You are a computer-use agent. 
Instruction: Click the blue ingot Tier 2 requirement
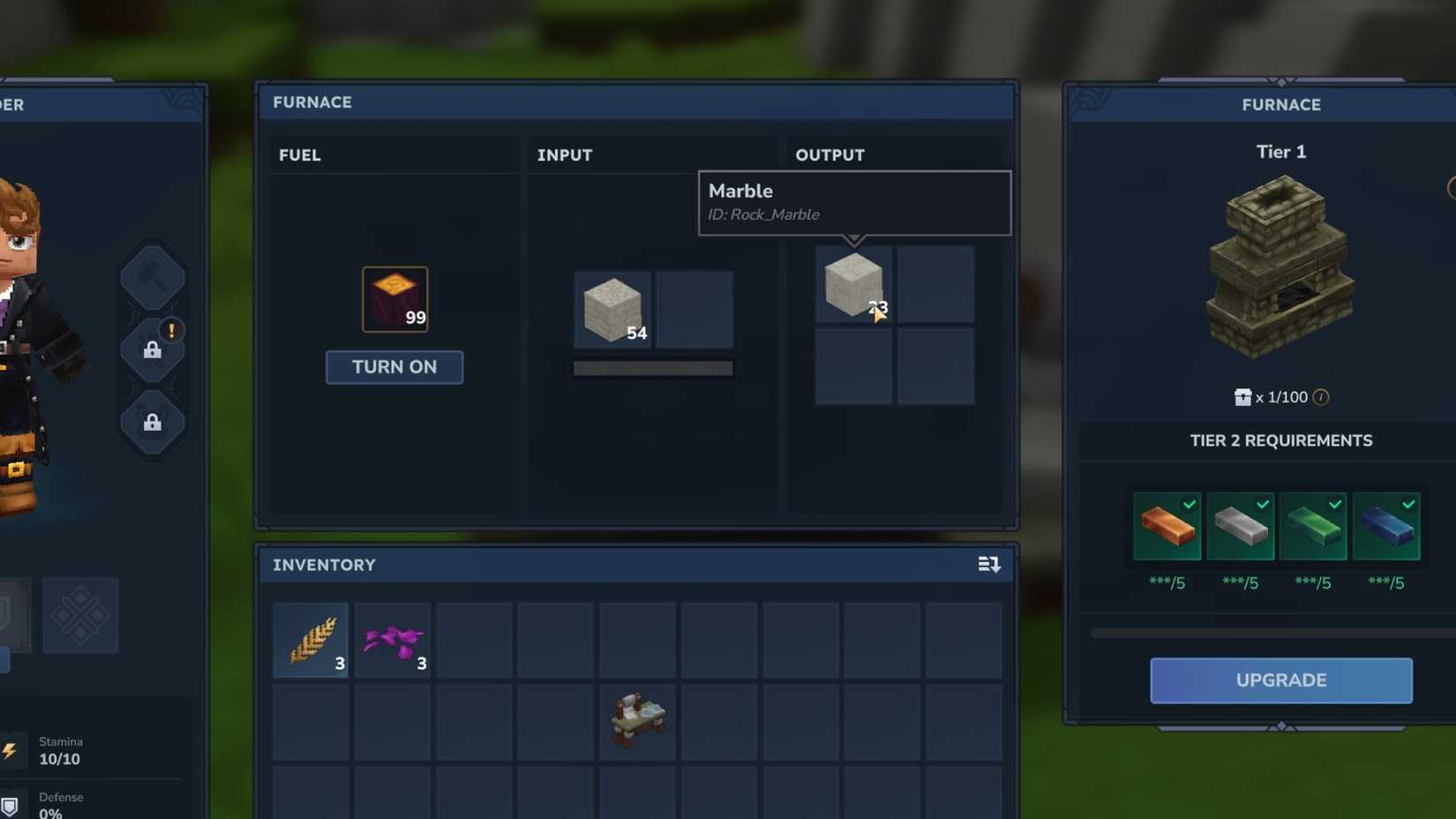(1387, 527)
